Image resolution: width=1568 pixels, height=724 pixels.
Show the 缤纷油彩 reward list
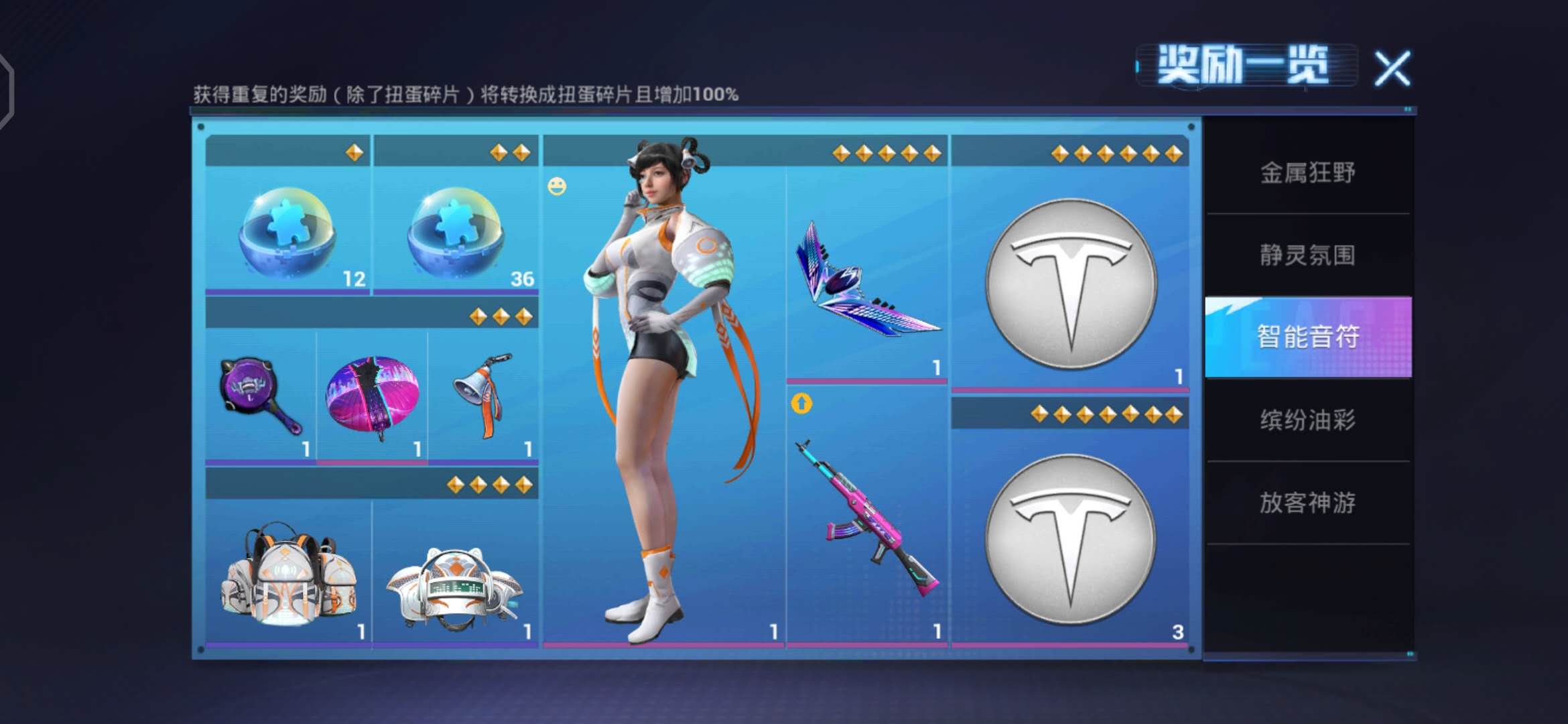(1307, 420)
